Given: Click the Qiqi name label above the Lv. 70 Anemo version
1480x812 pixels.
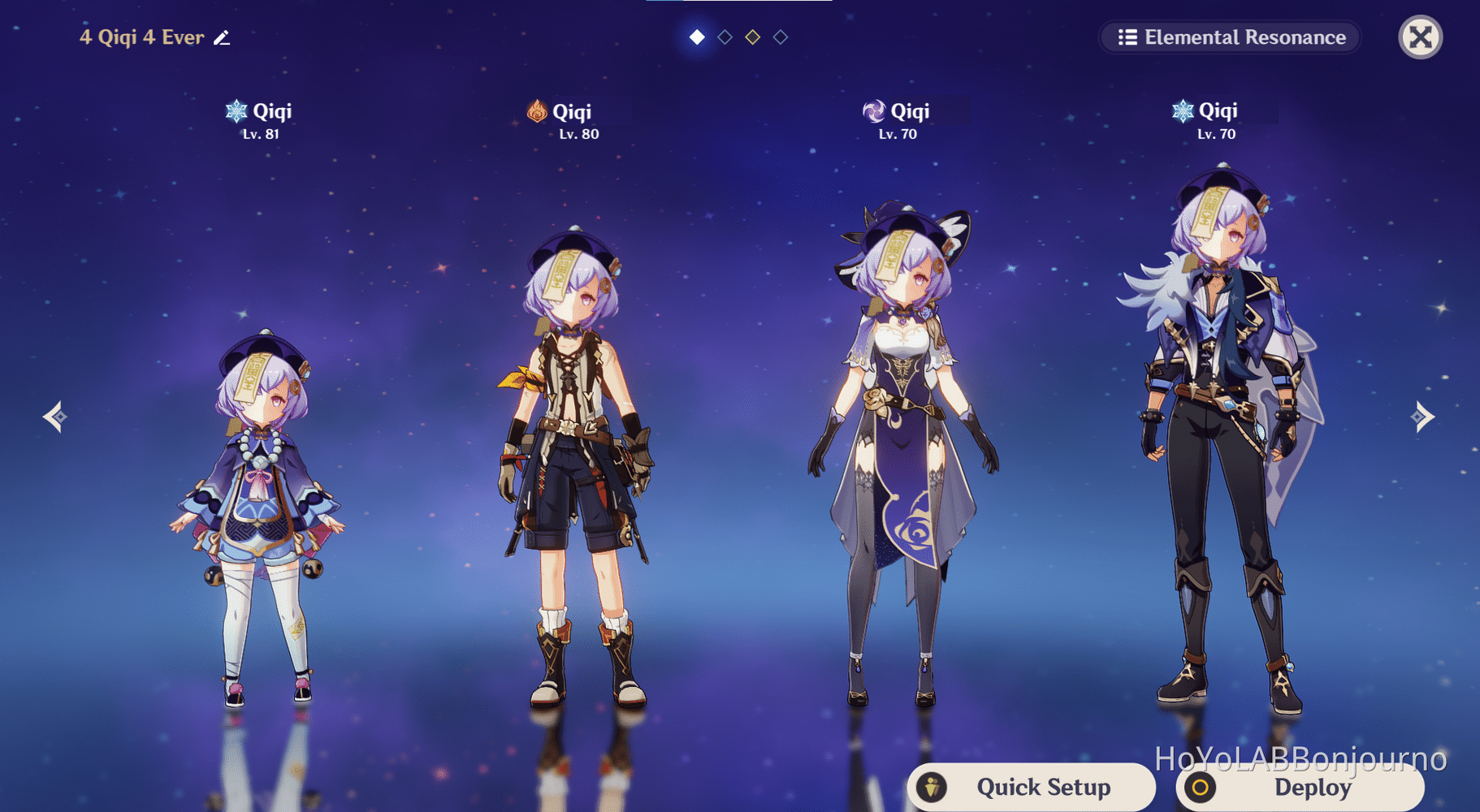Looking at the screenshot, I should click(x=909, y=111).
